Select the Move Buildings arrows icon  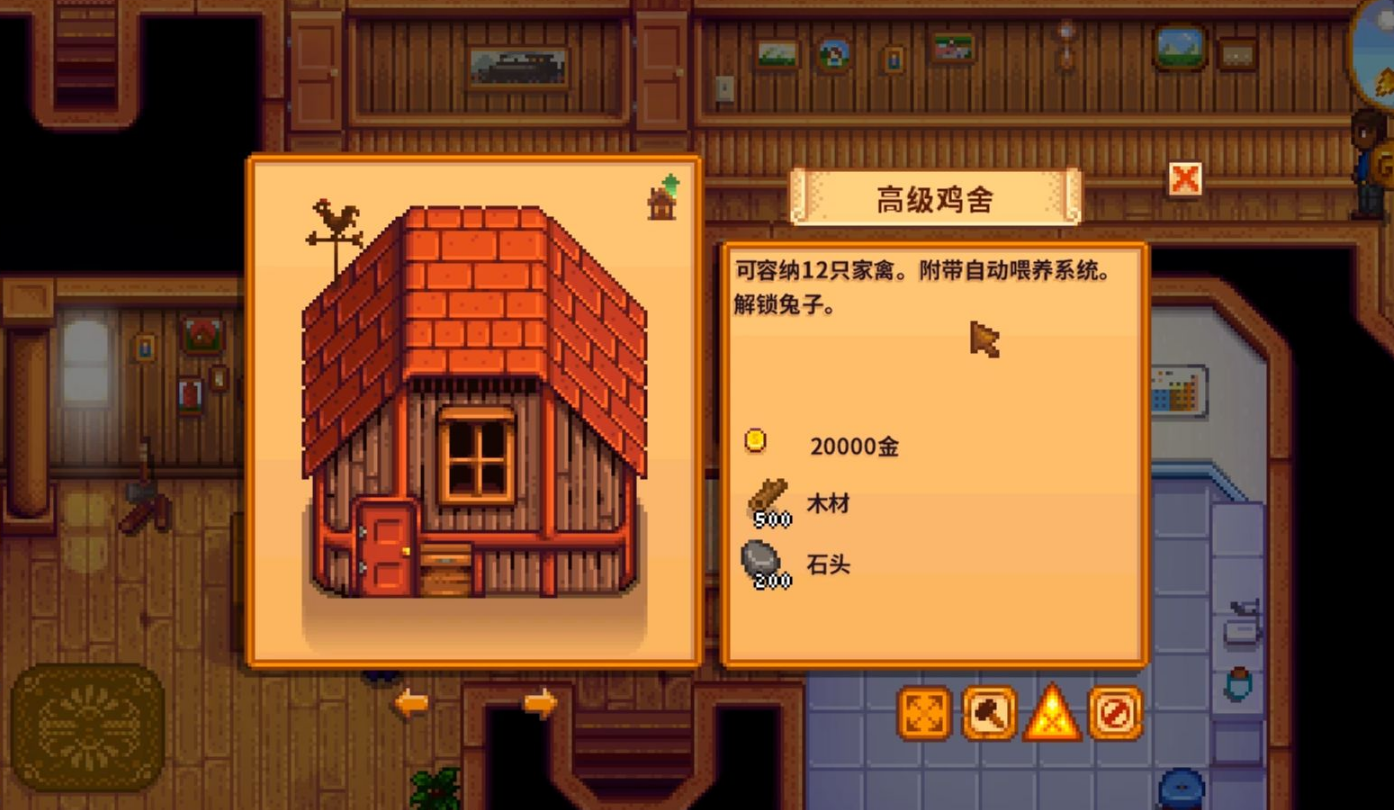pos(924,716)
